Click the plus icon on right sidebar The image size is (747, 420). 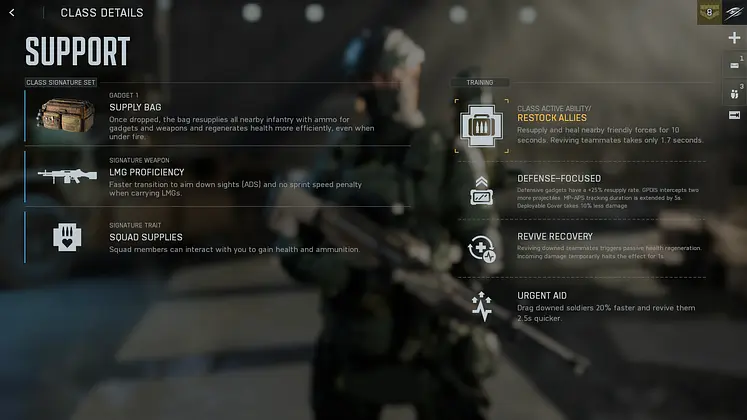pyautogui.click(x=735, y=38)
